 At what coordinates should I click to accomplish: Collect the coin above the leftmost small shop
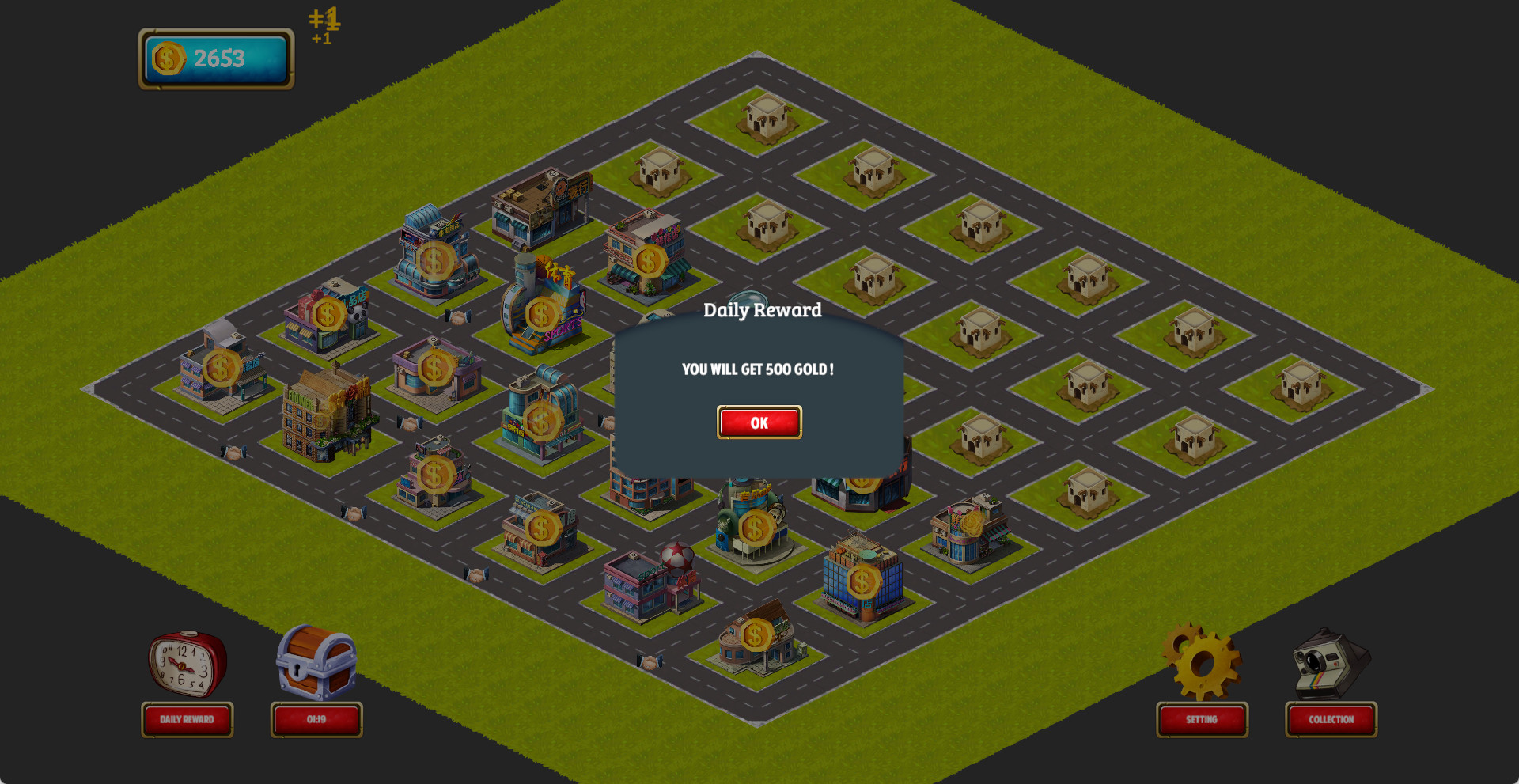click(x=221, y=366)
